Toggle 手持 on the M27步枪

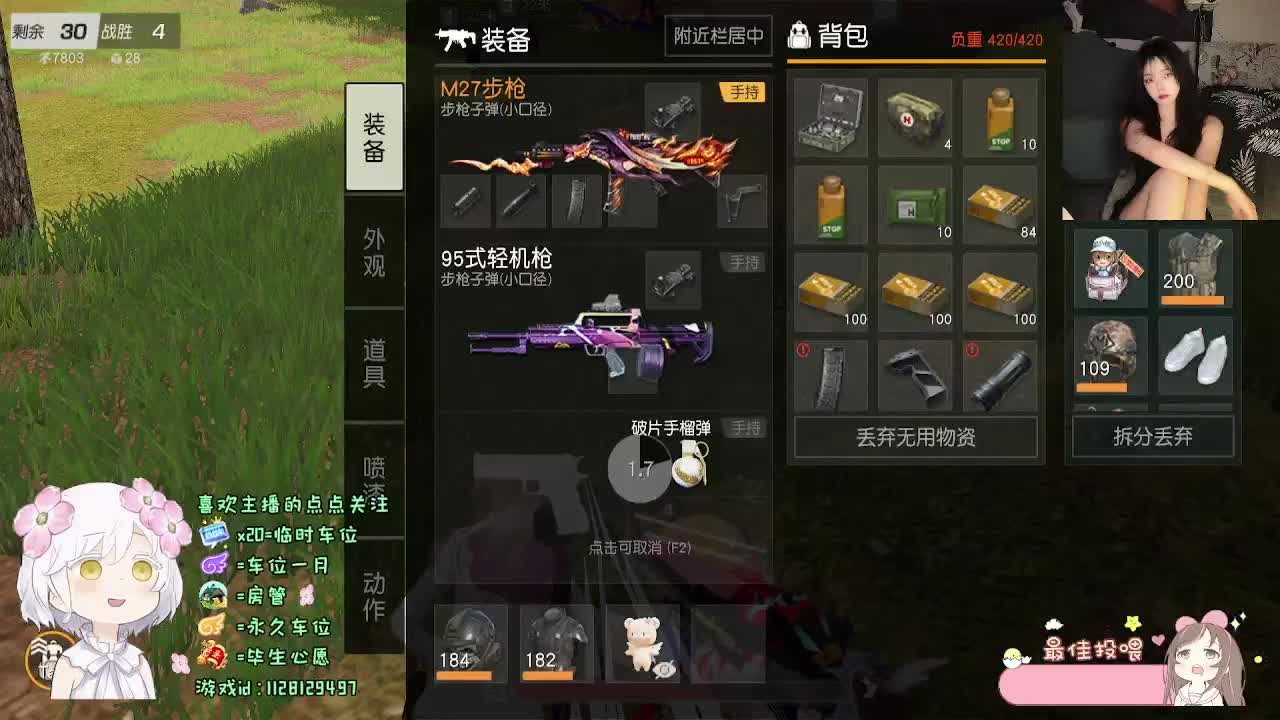coord(741,92)
